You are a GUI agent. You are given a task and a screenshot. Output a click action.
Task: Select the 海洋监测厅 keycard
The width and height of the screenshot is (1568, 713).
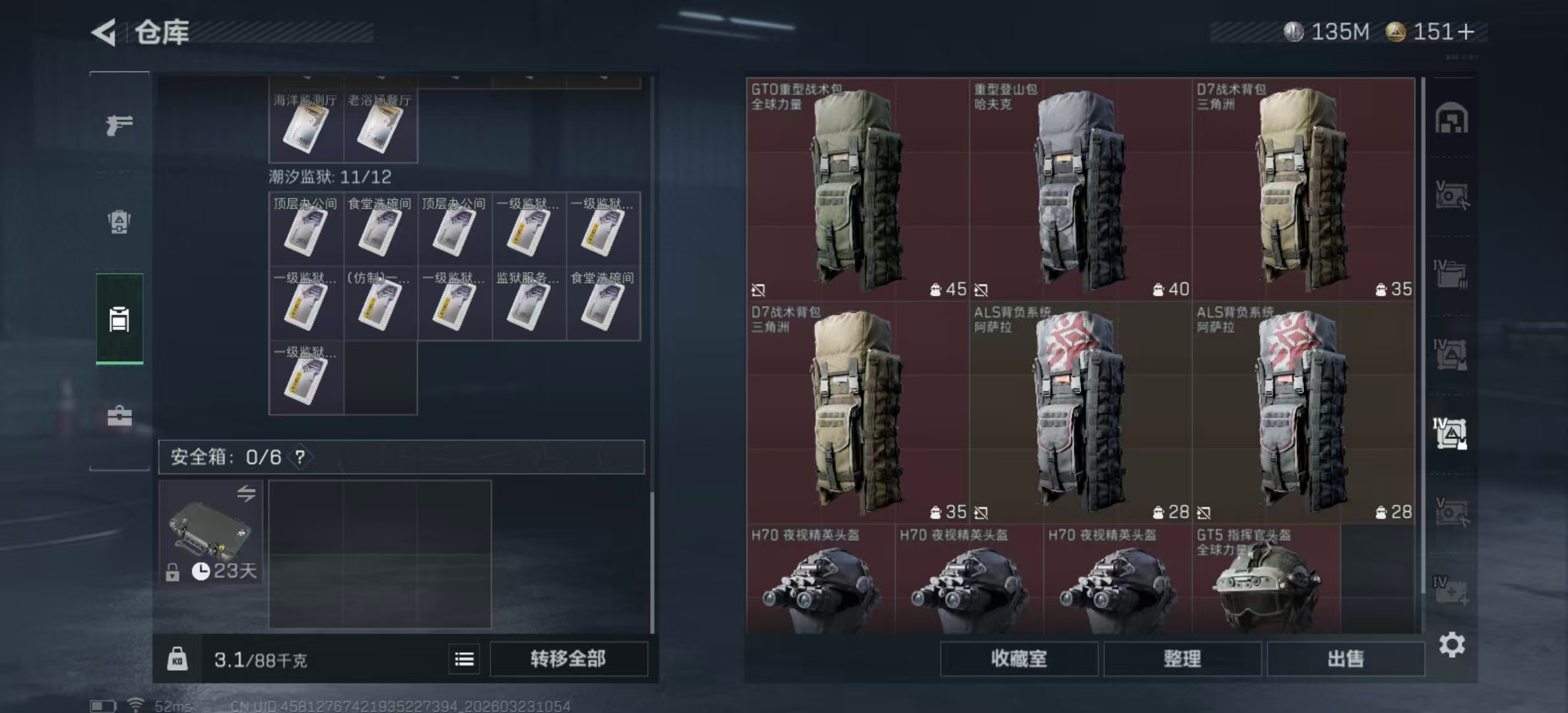306,127
